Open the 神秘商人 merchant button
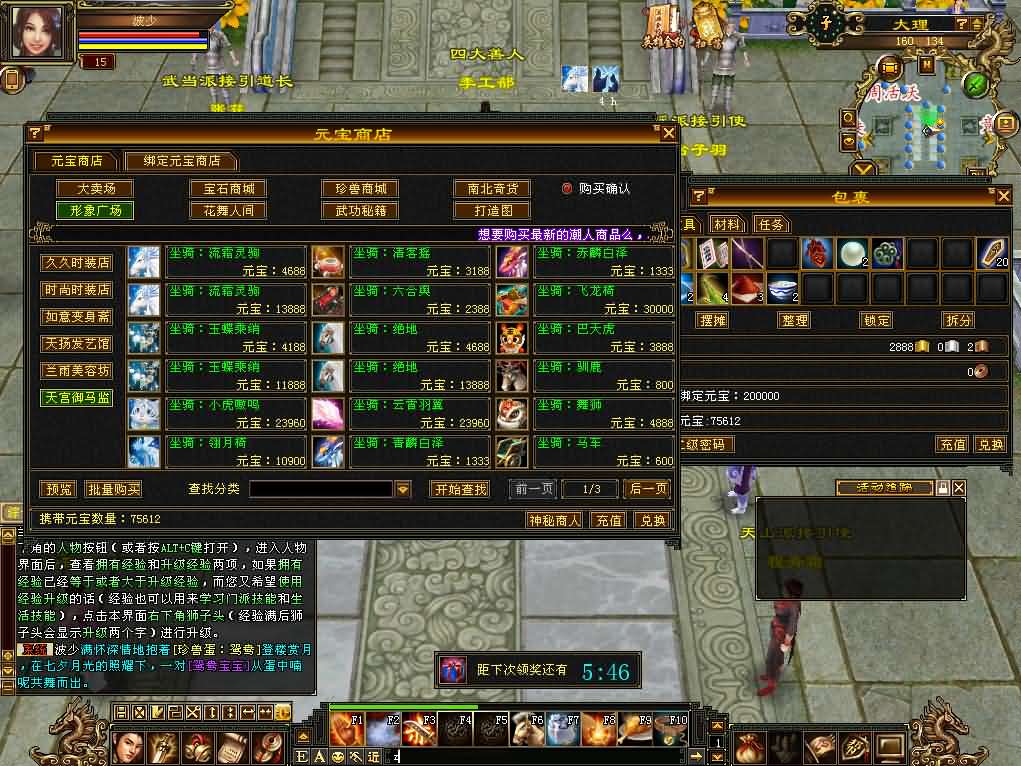Image resolution: width=1021 pixels, height=766 pixels. (x=555, y=520)
